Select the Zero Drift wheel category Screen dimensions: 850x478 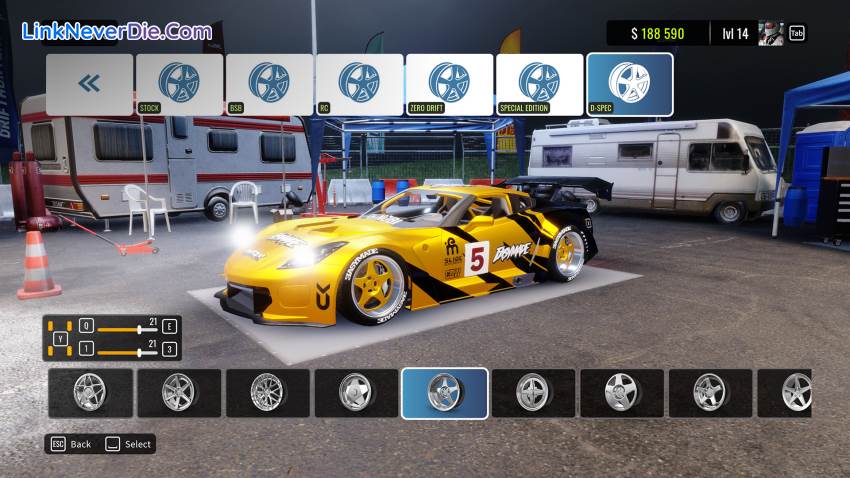coord(449,84)
